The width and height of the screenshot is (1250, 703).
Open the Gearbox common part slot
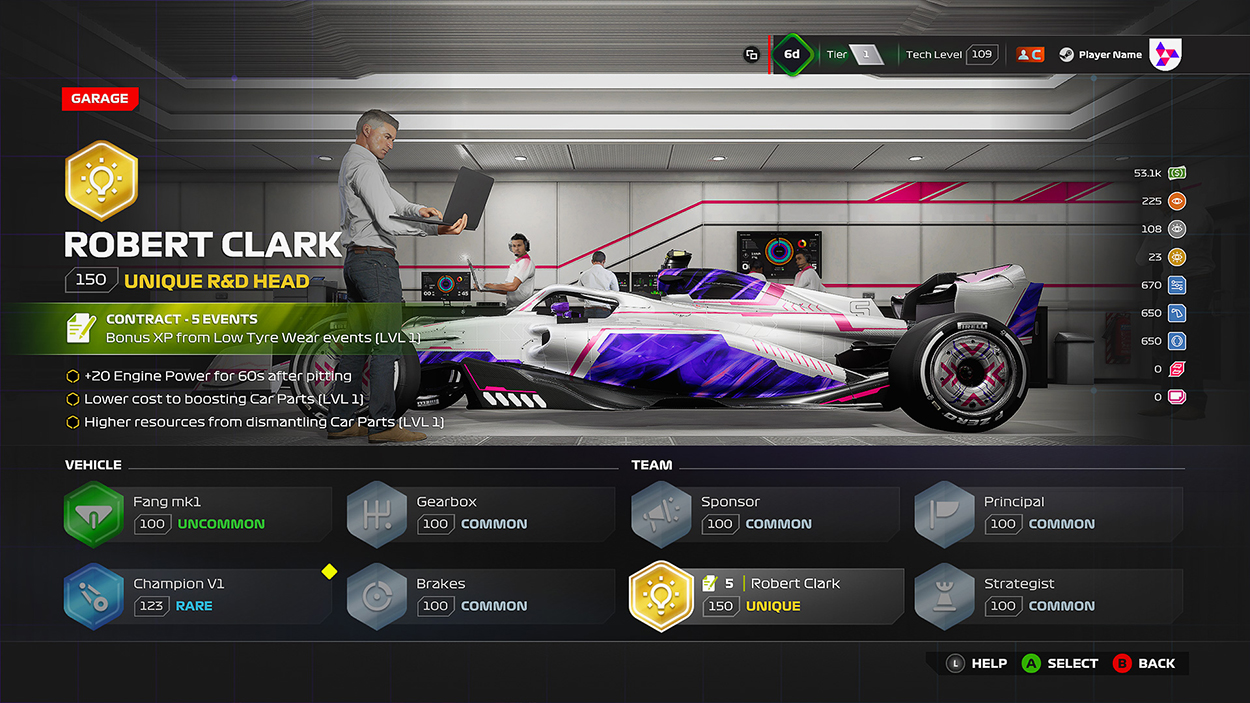(x=480, y=514)
